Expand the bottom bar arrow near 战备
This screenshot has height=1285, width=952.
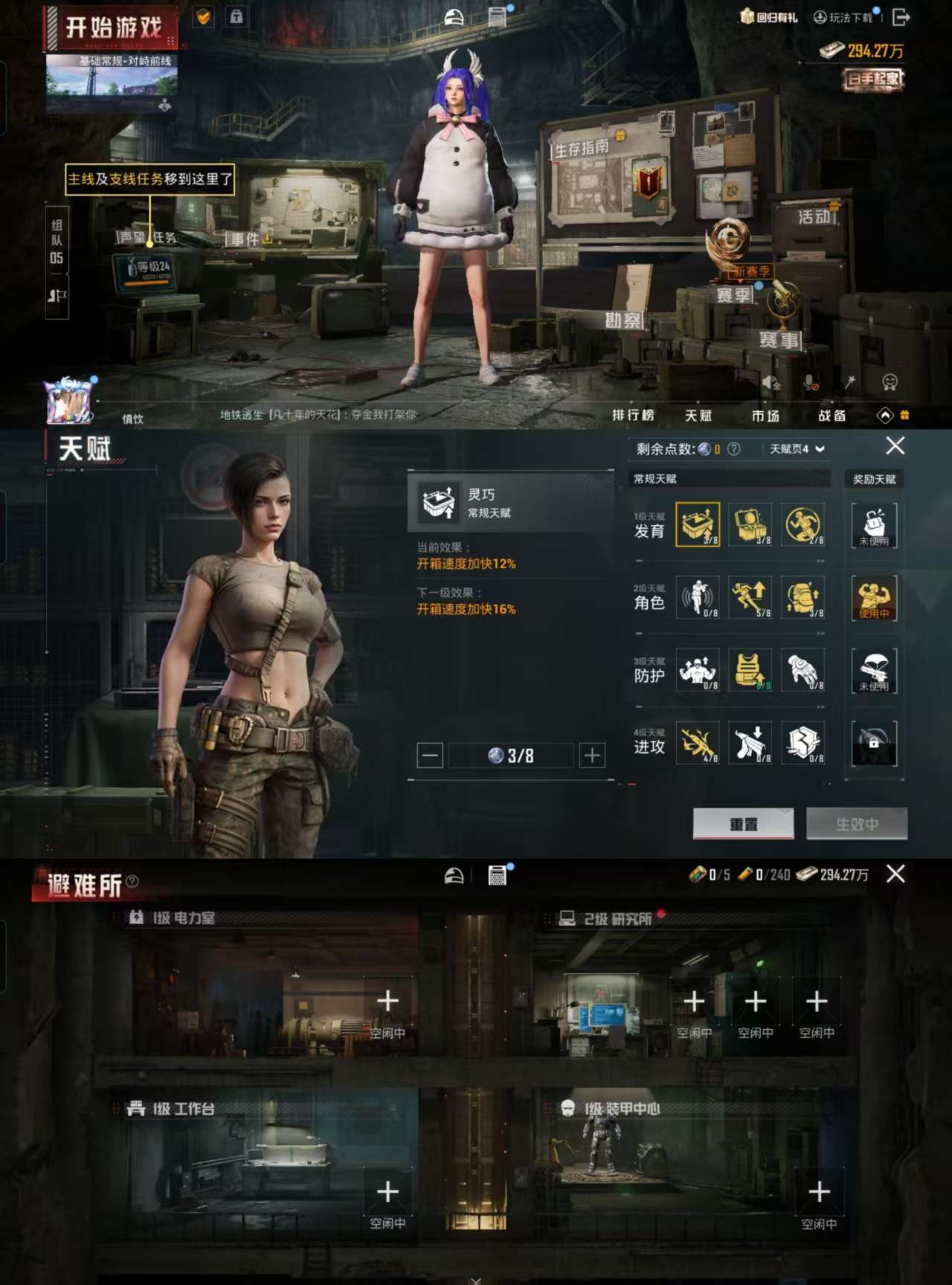886,414
